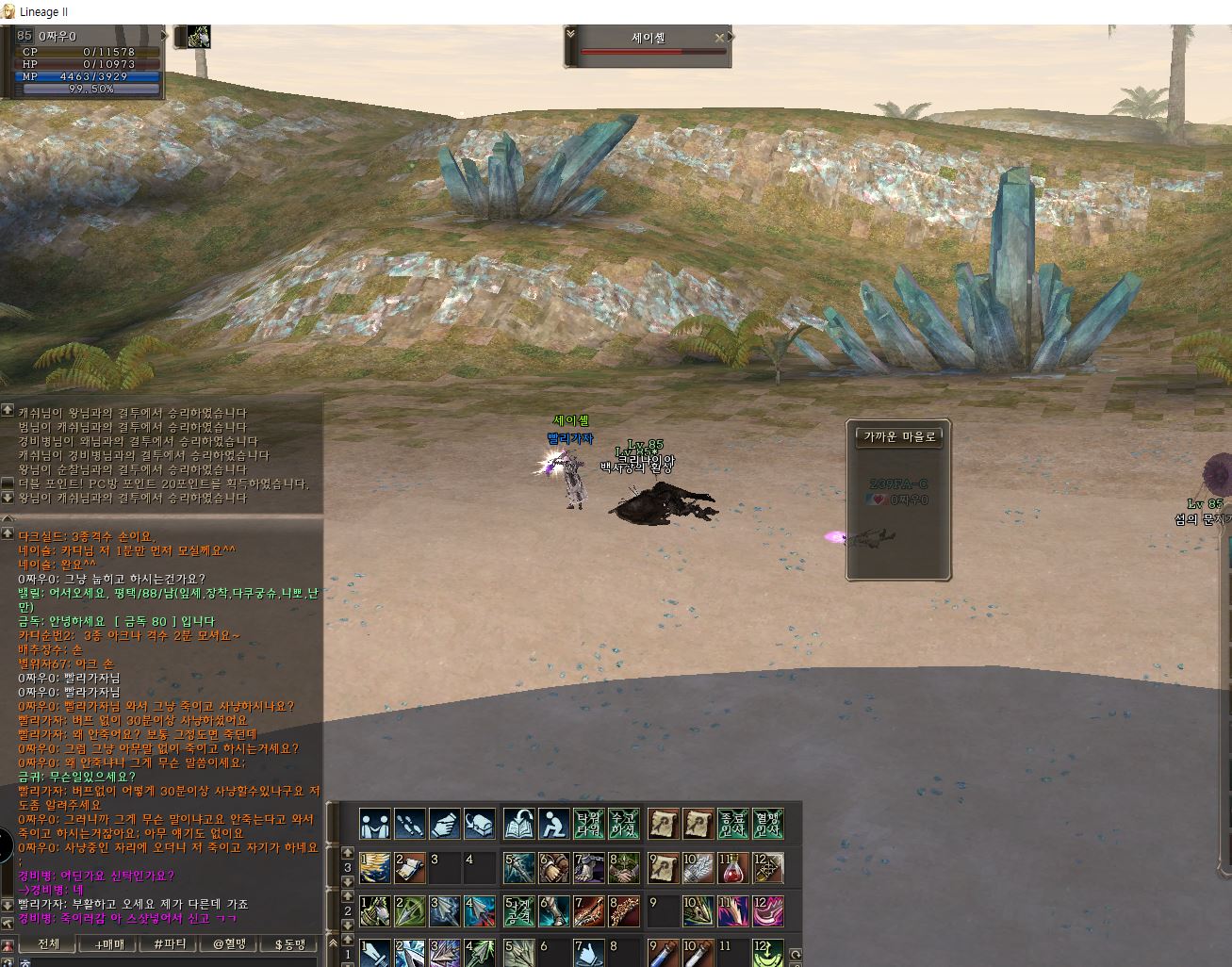Viewport: 1232px width, 967px height.
Task: Activate the 수고 하셨 macro icon
Action: (x=623, y=824)
